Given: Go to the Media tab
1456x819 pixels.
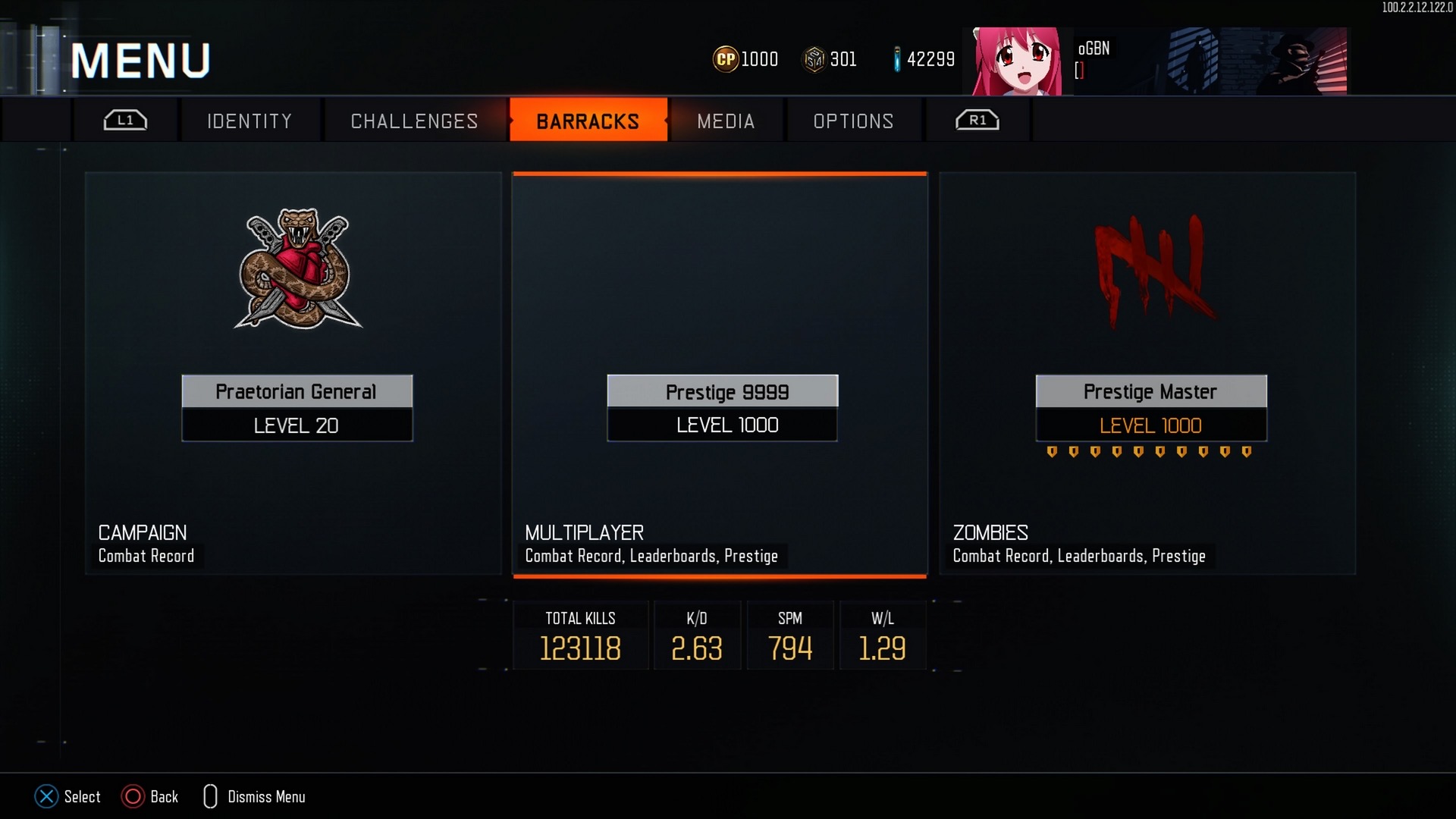Looking at the screenshot, I should pyautogui.click(x=726, y=121).
